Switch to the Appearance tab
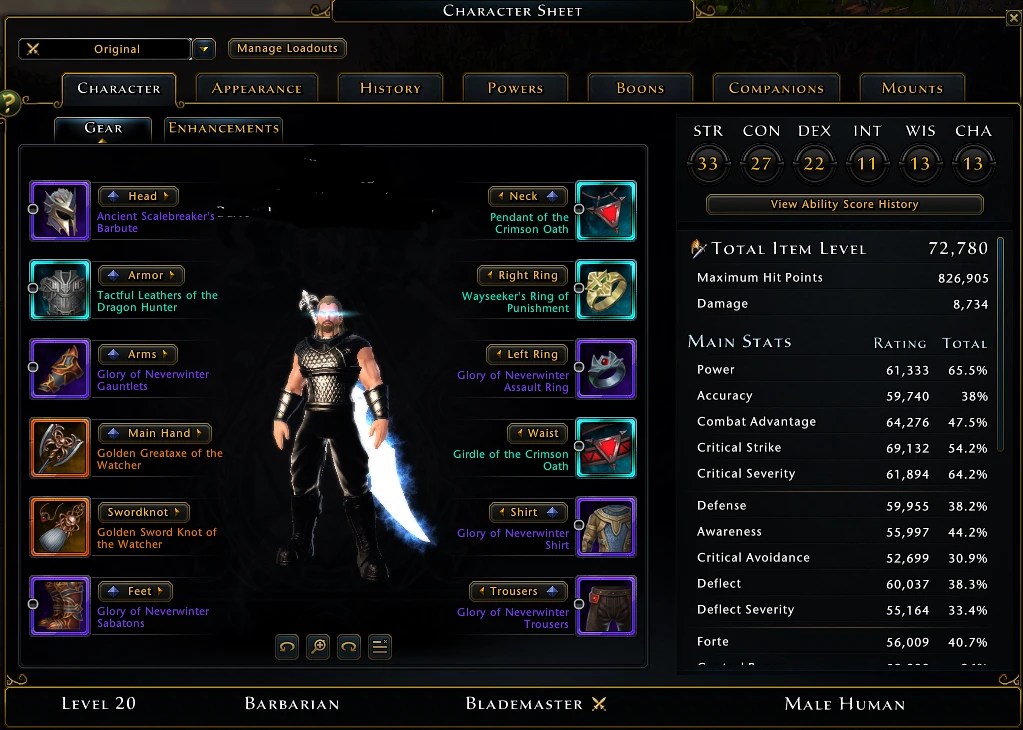The width and height of the screenshot is (1023, 730). 256,88
